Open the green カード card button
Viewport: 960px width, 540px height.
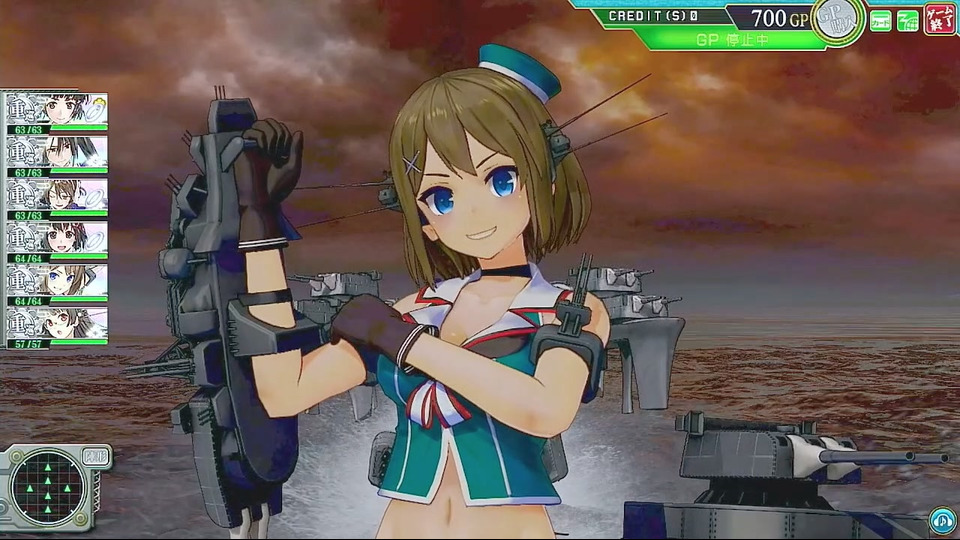881,20
